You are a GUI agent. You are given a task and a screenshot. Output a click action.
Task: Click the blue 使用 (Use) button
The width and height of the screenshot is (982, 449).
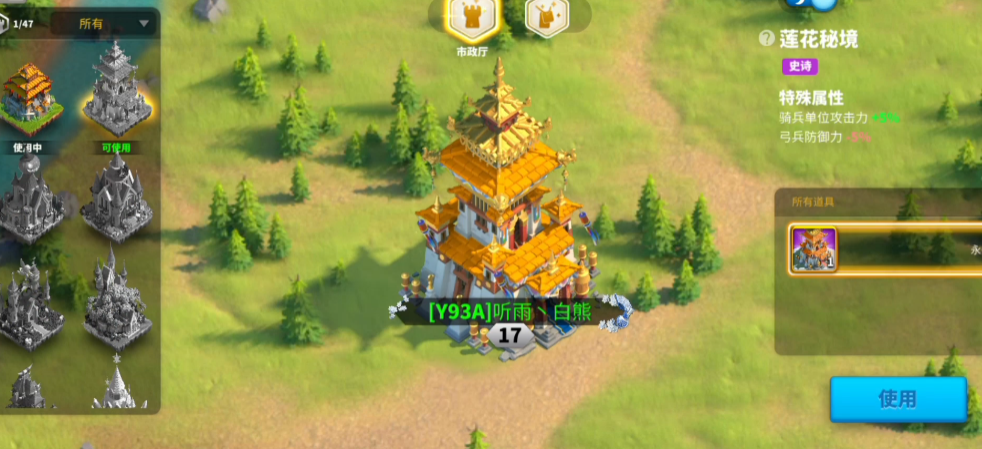tap(897, 399)
